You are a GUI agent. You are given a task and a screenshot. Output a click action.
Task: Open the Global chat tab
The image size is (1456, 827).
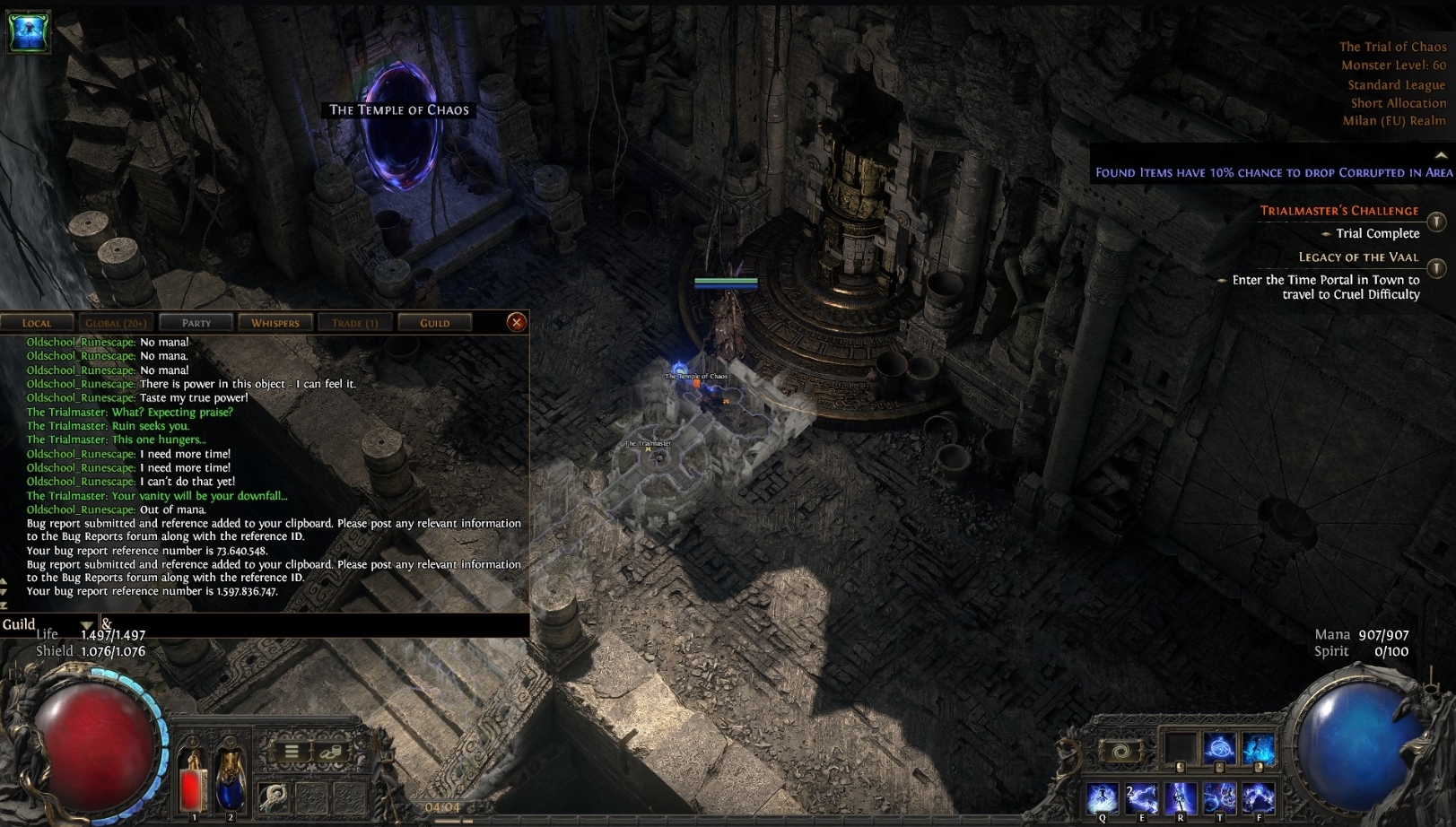point(116,323)
